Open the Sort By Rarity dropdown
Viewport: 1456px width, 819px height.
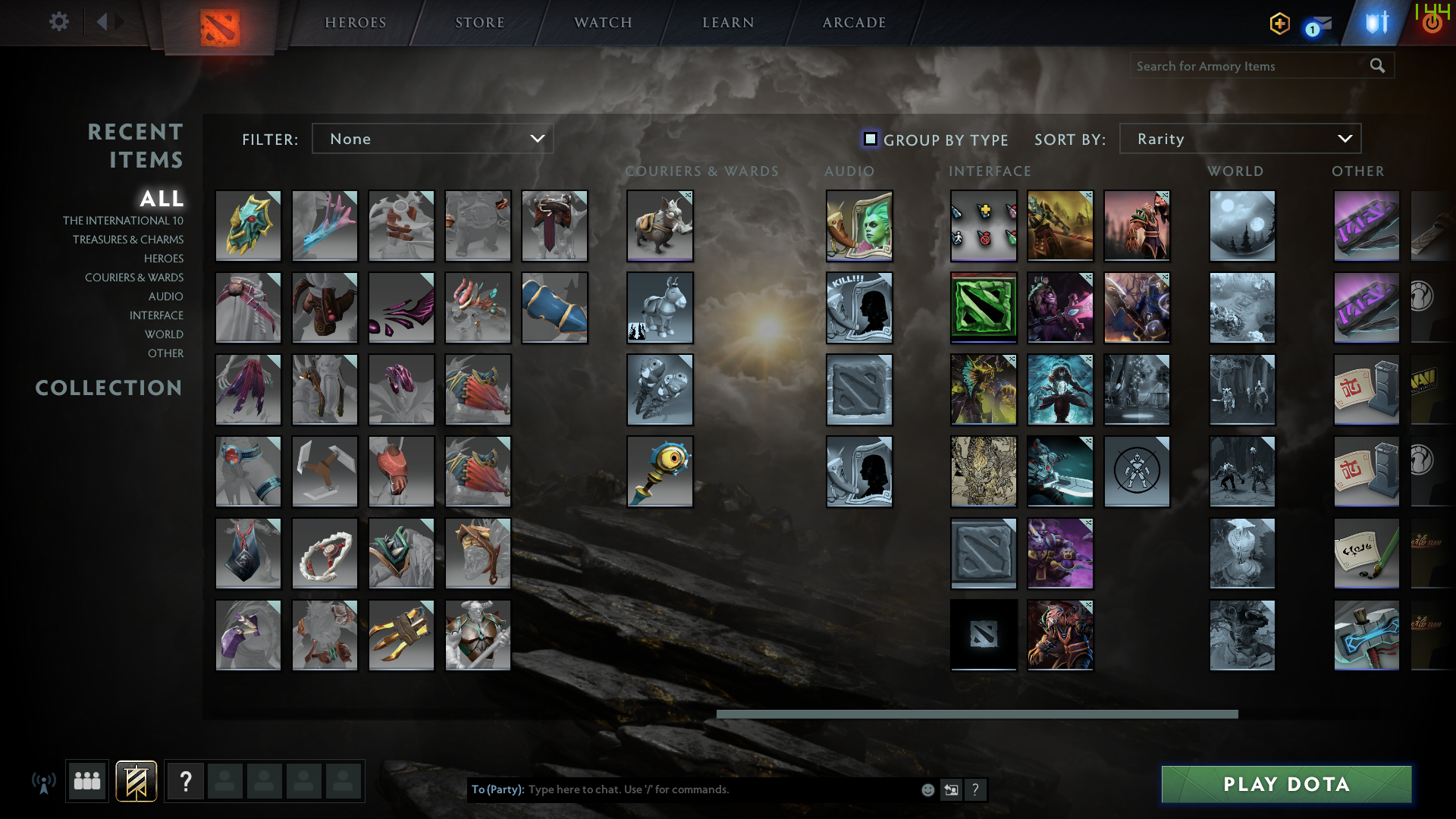point(1240,139)
